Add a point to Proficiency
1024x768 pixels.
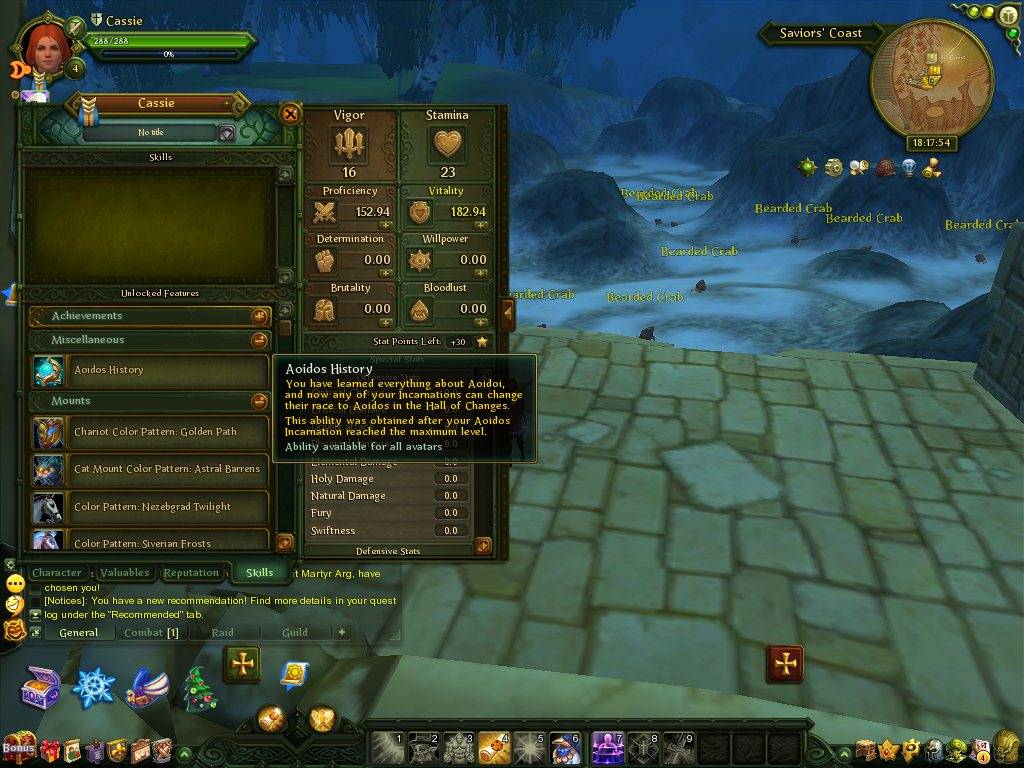[x=384, y=226]
